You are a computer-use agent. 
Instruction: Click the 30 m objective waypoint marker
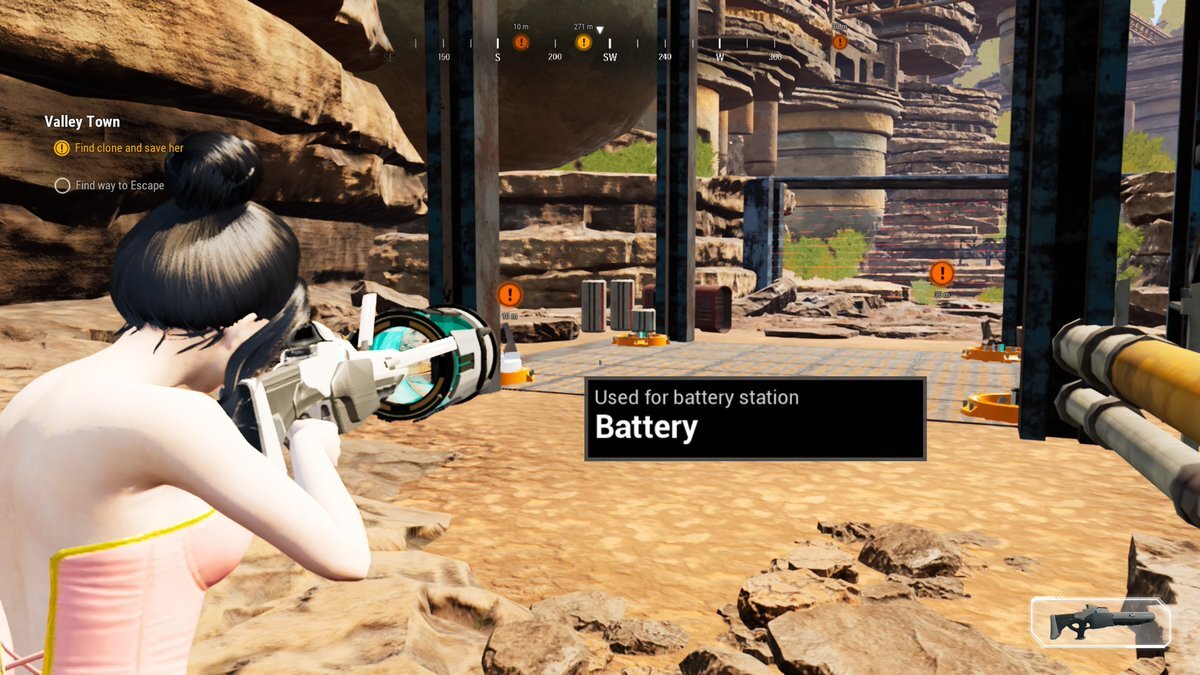click(x=941, y=273)
